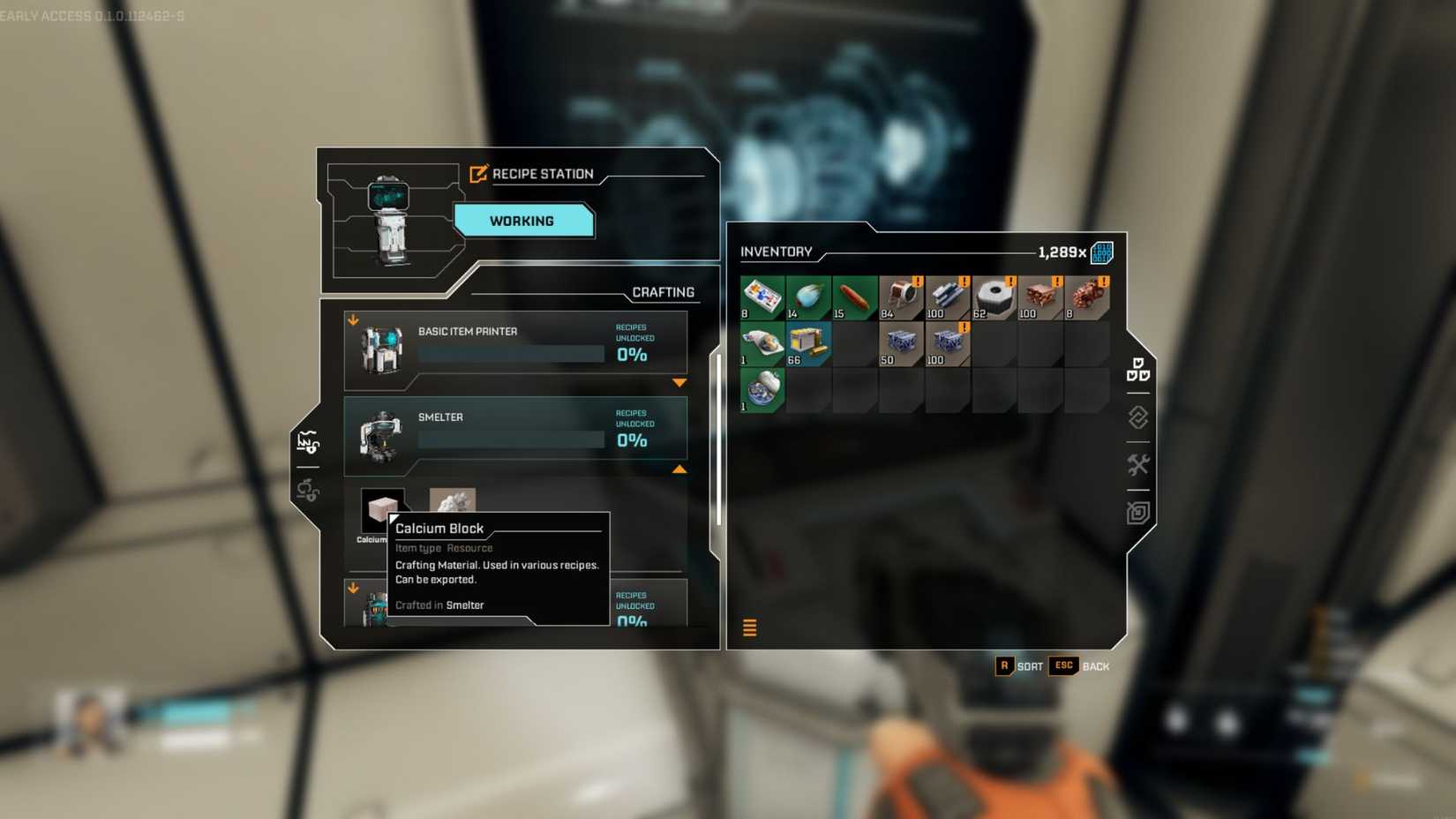This screenshot has height=819, width=1456.
Task: Click the hot dog item in inventory
Action: (x=853, y=297)
